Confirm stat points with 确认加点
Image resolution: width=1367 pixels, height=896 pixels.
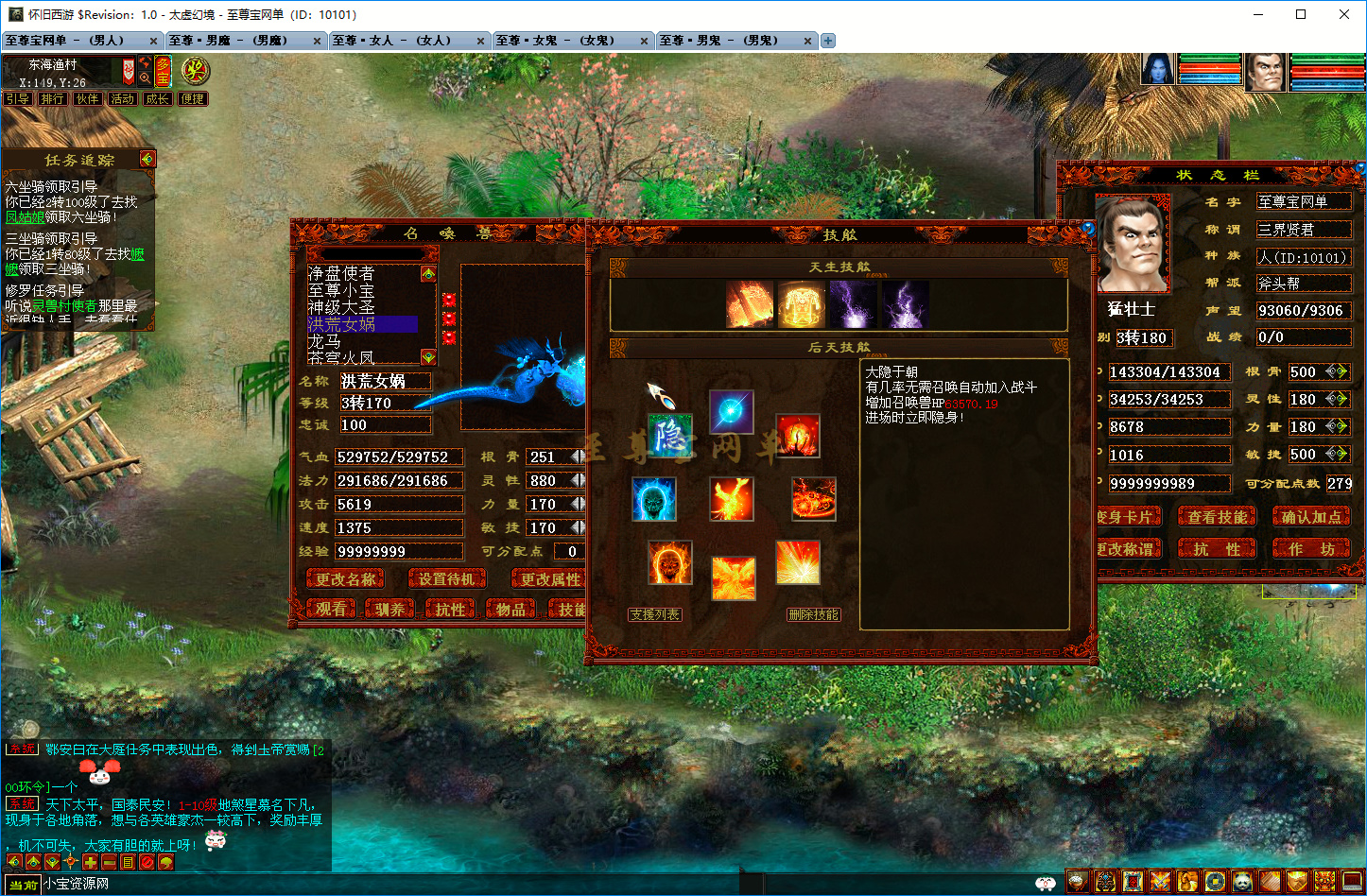[x=1310, y=517]
